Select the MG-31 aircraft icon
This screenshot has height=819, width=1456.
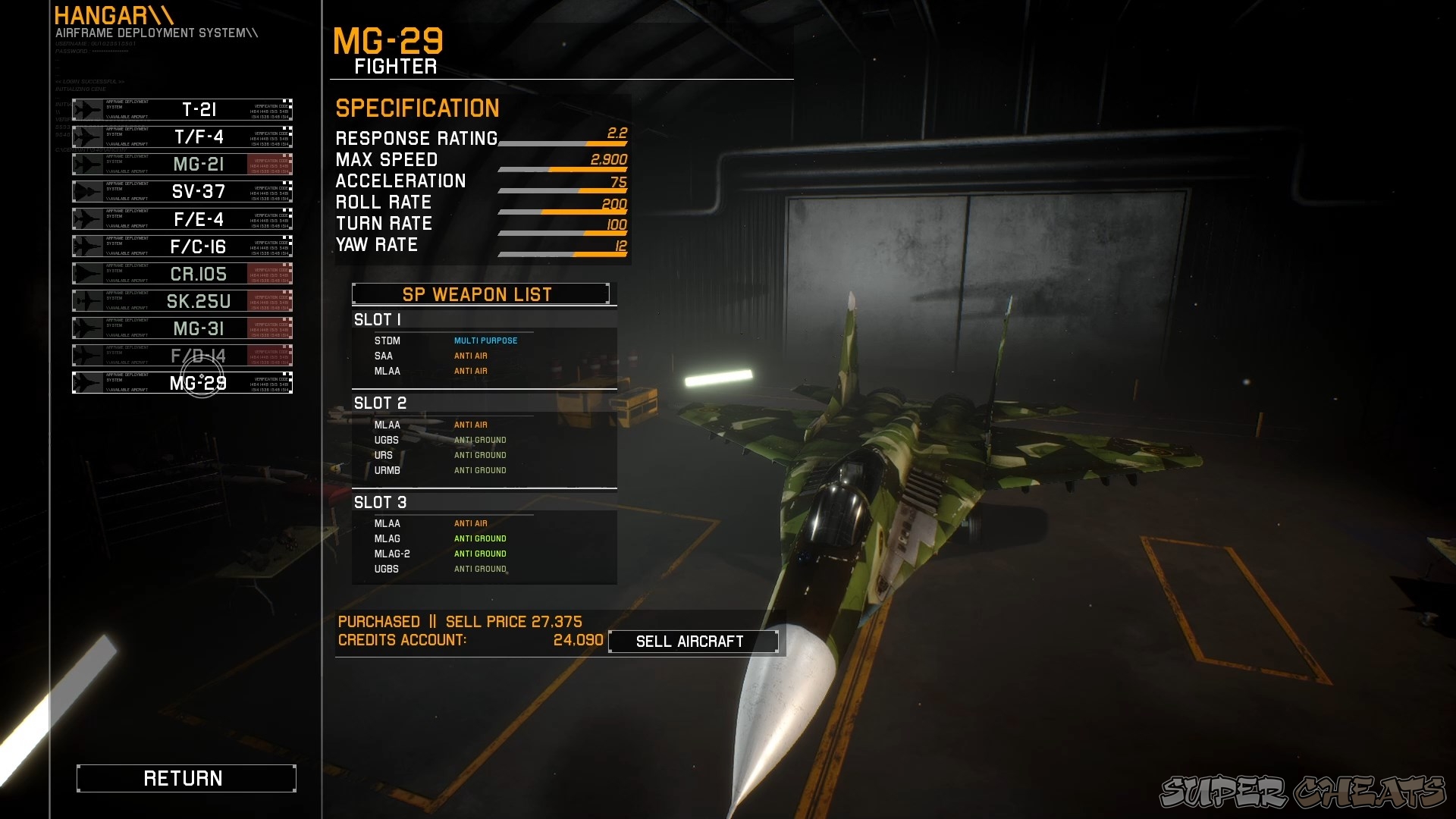coord(87,328)
